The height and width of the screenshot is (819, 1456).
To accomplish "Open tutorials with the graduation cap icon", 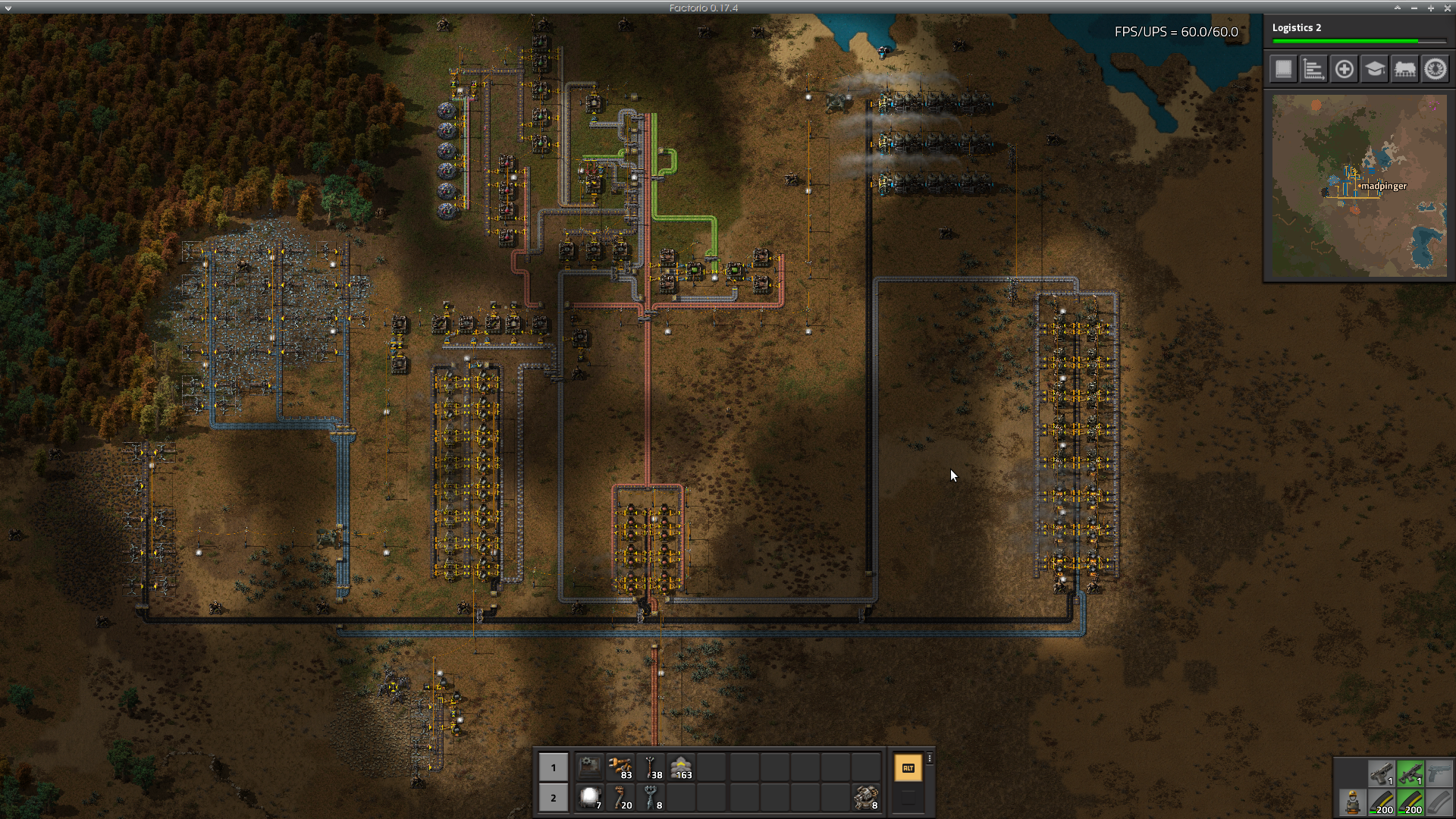I will click(1374, 70).
